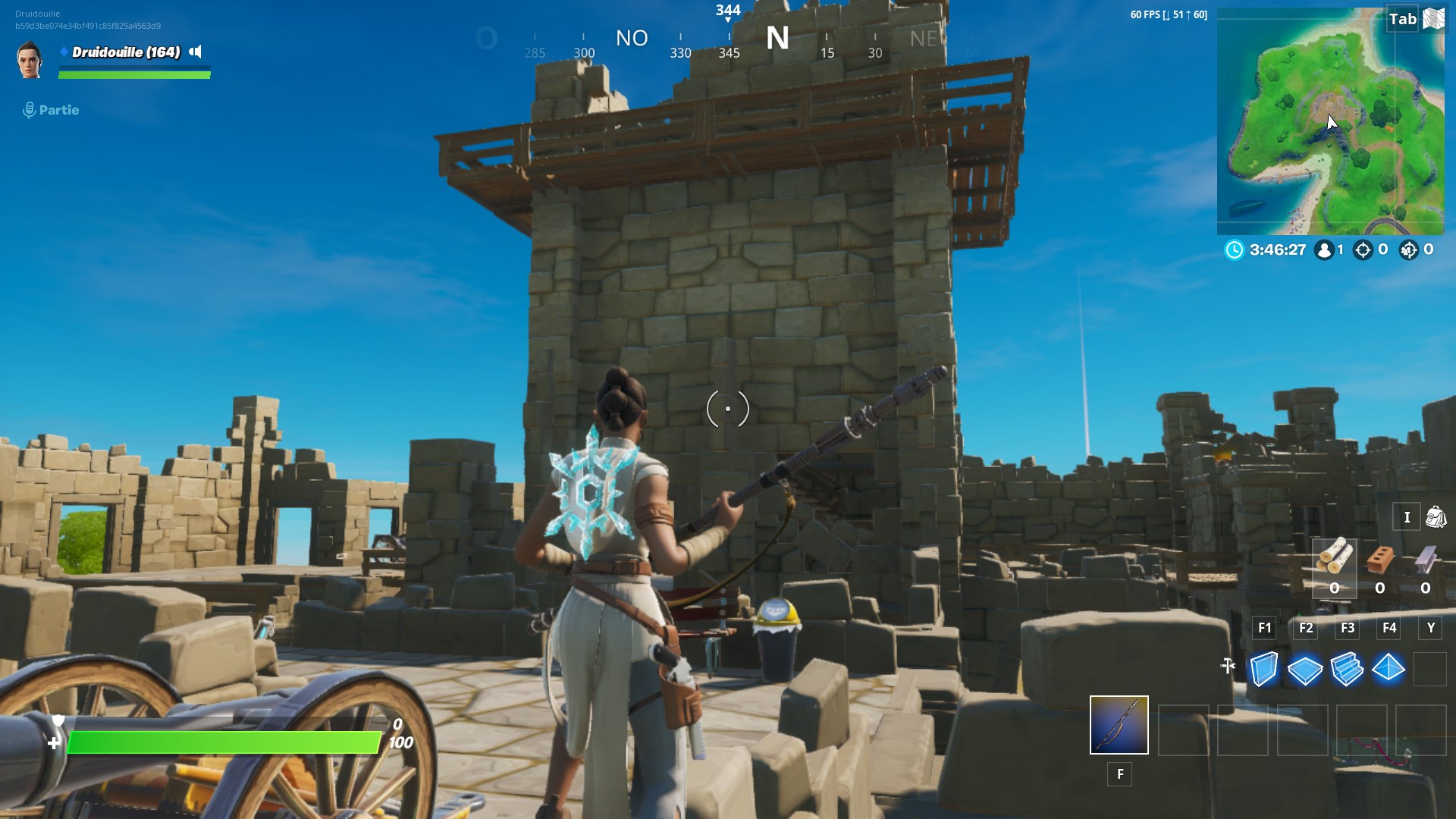Select the Wall build piece (F1)

1264,670
